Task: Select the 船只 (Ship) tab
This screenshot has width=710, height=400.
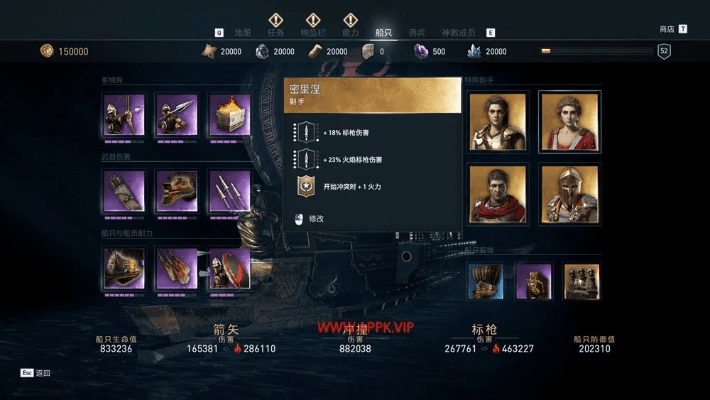Action: [382, 33]
